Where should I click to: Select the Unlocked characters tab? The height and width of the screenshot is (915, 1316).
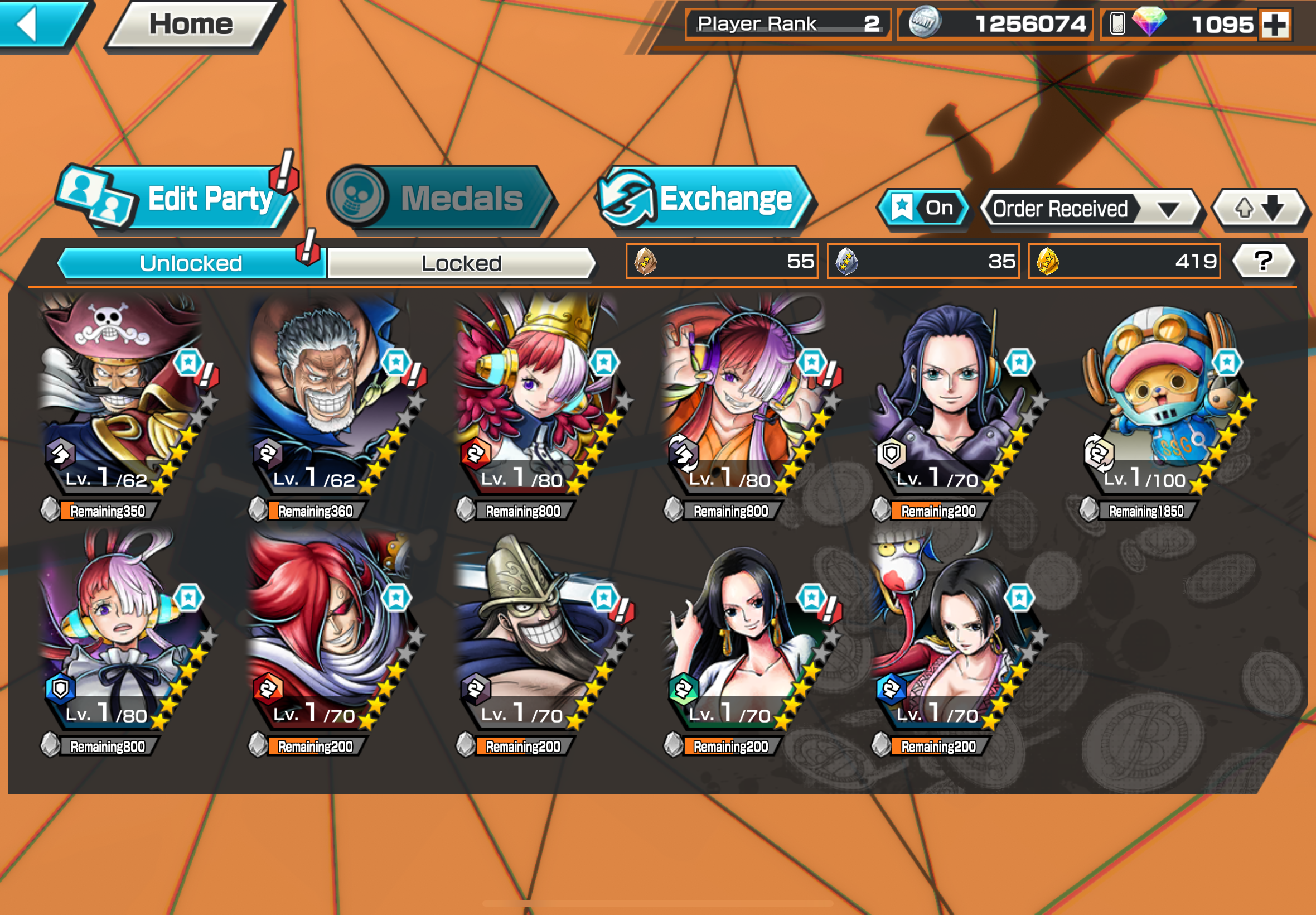coord(191,263)
